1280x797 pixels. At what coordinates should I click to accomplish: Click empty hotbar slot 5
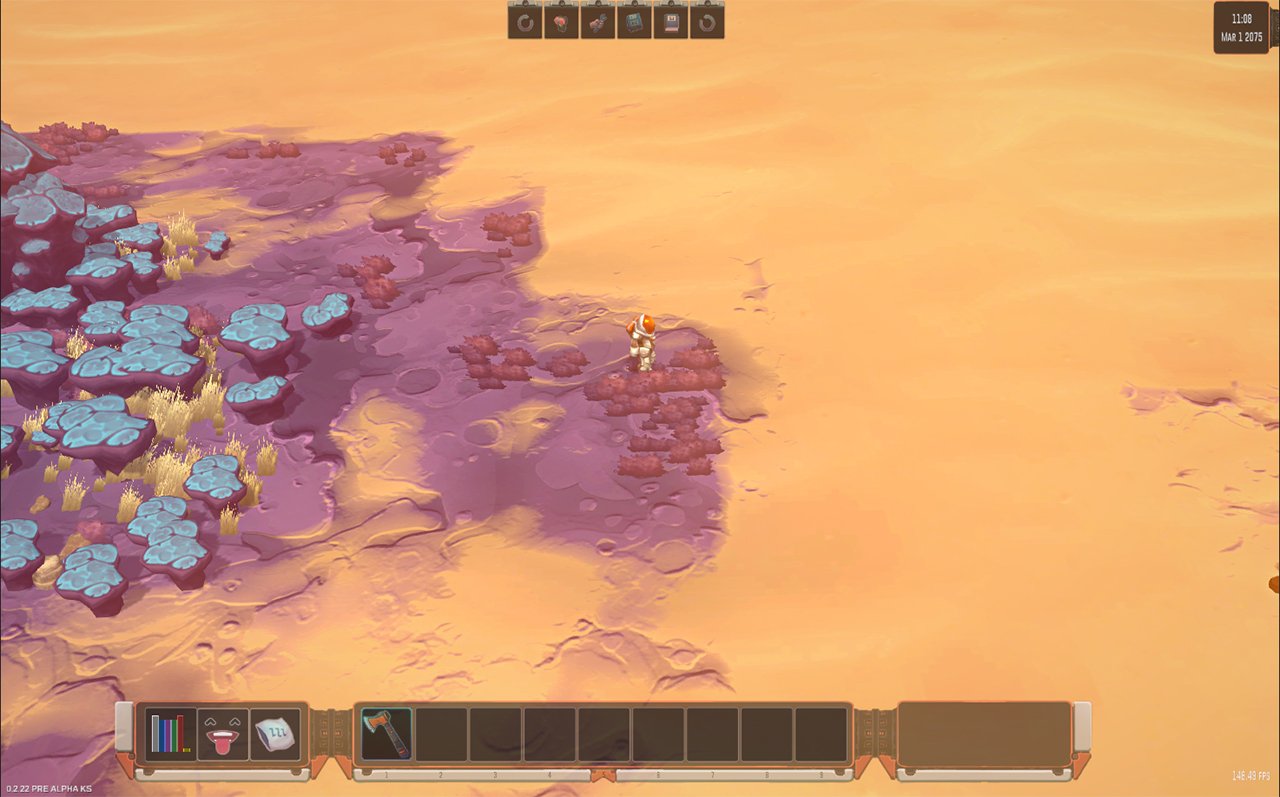pos(605,733)
